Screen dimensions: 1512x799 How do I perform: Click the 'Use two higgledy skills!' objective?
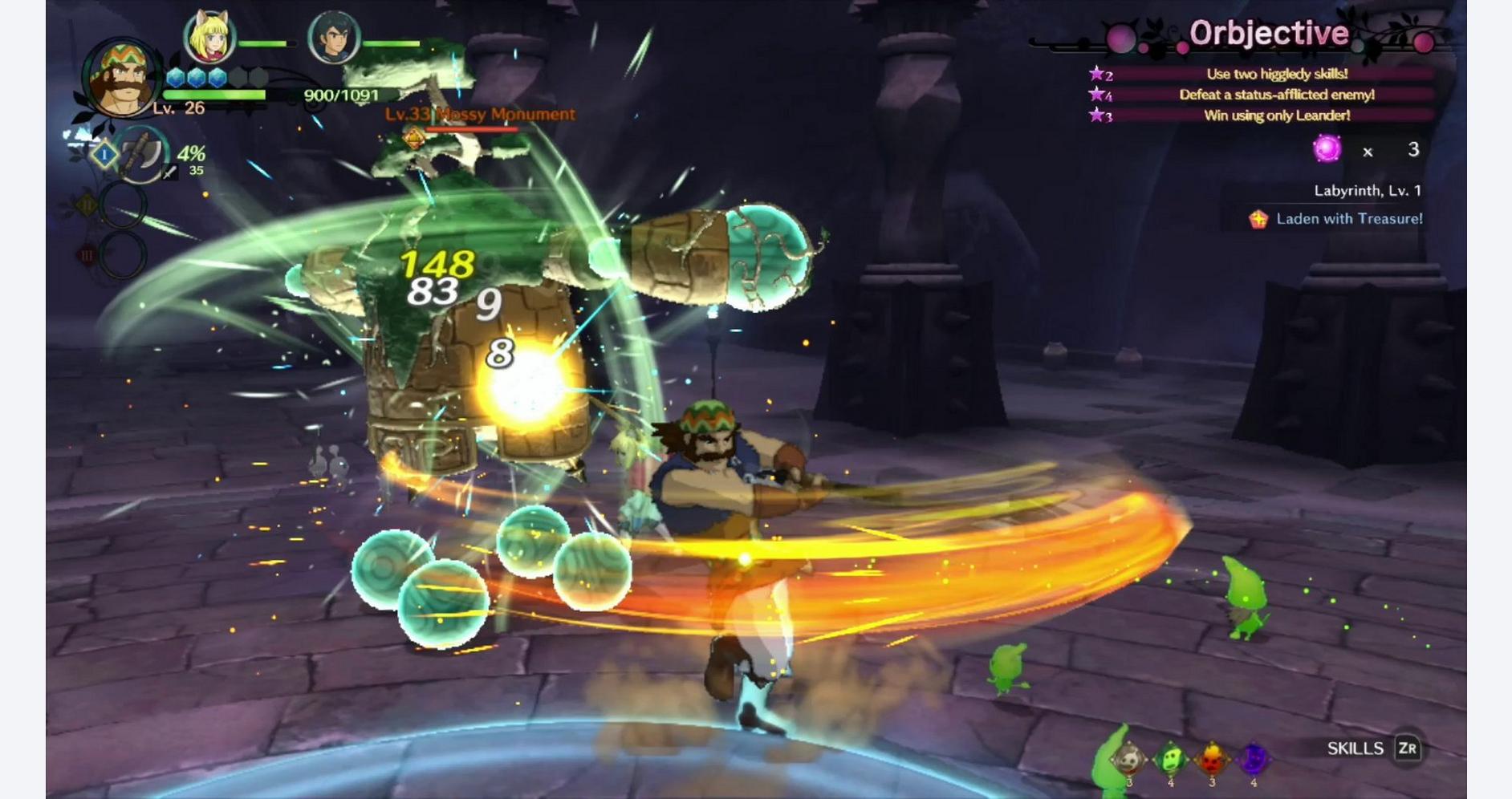pos(1276,74)
